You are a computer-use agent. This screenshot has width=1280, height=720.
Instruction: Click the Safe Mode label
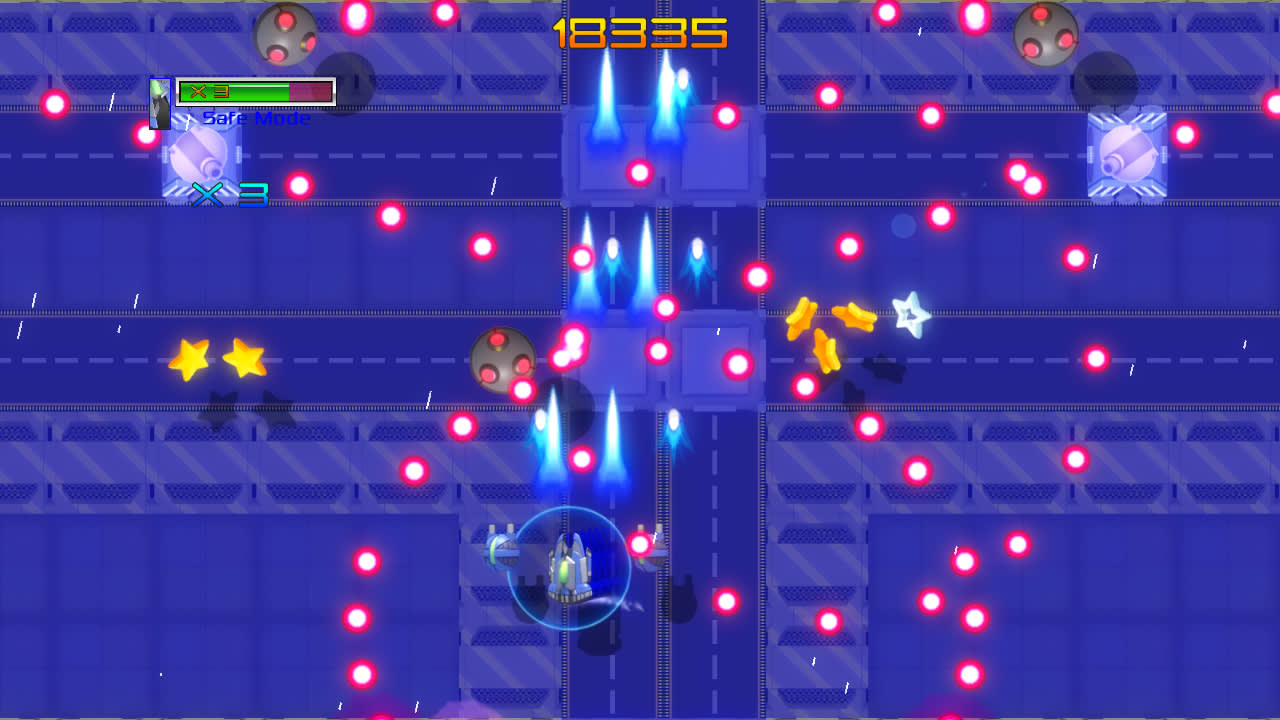pos(255,117)
